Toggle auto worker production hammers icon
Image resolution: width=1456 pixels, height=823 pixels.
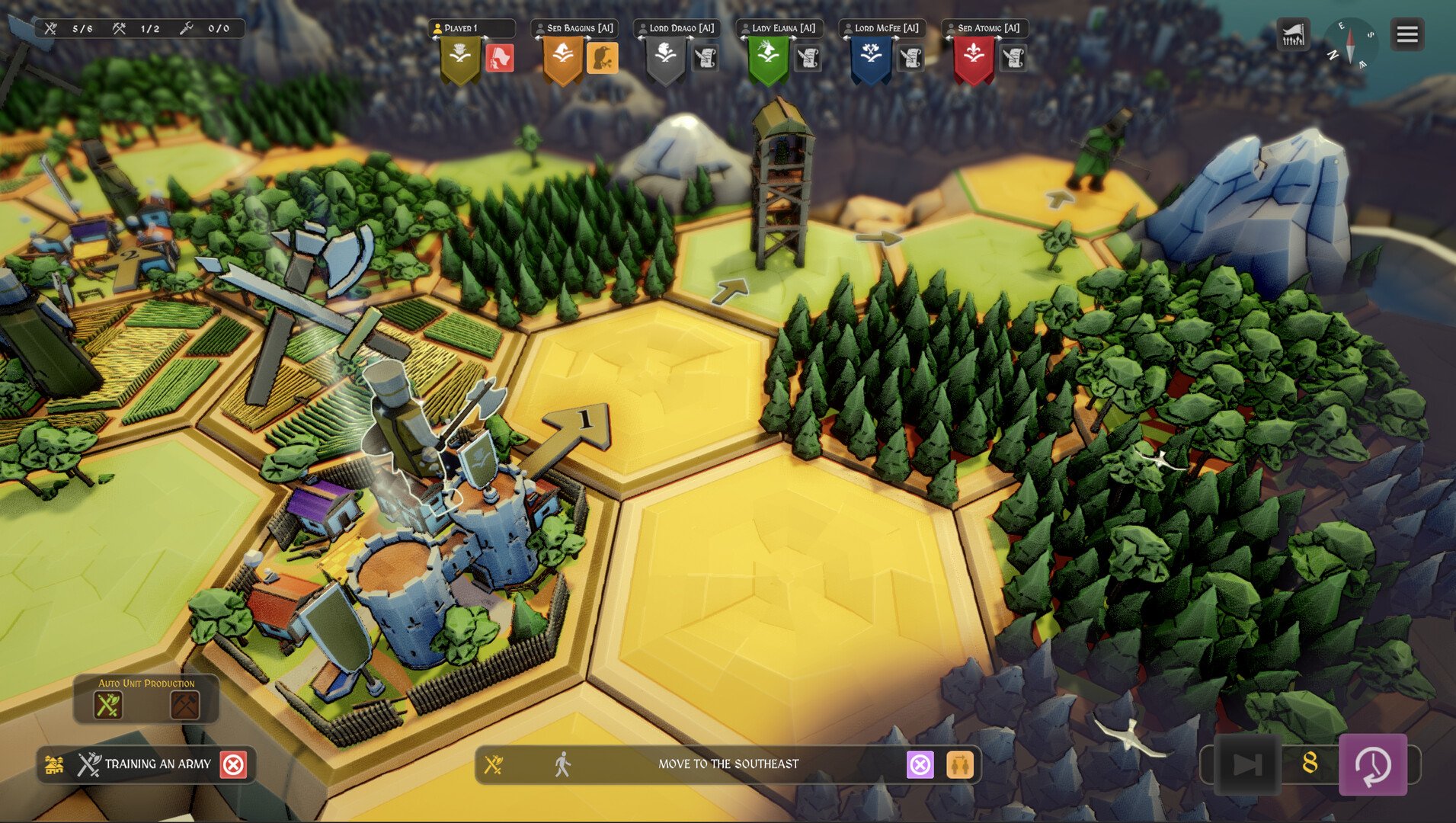[x=184, y=705]
